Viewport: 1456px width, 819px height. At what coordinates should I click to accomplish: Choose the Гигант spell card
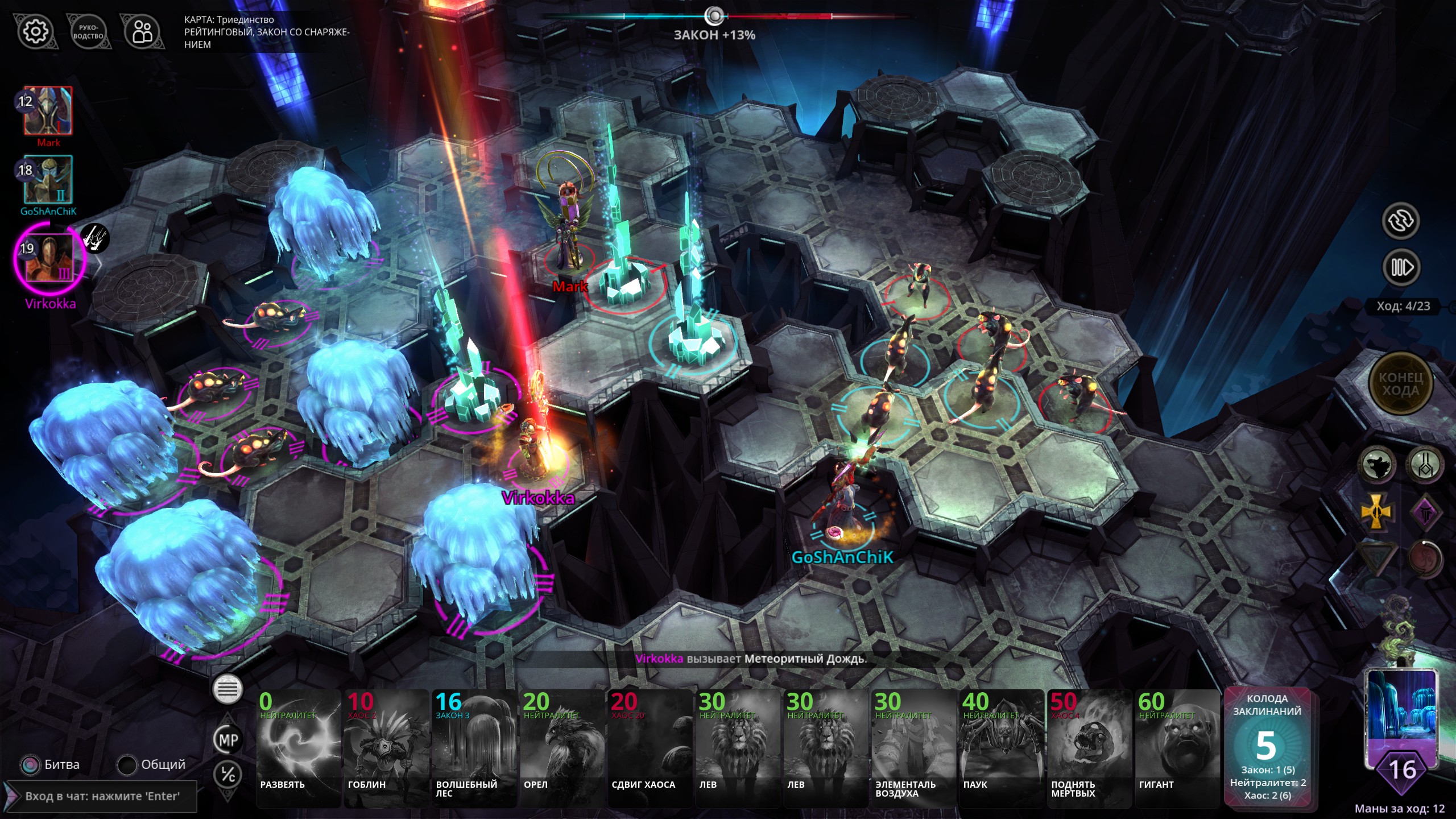click(x=1177, y=748)
